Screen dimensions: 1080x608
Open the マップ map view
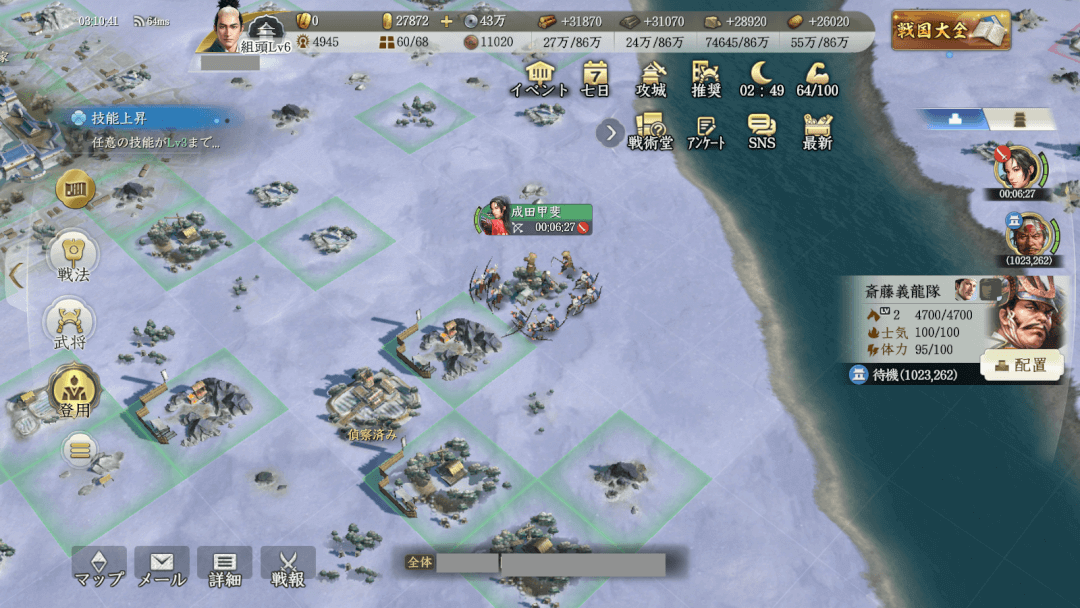point(99,567)
